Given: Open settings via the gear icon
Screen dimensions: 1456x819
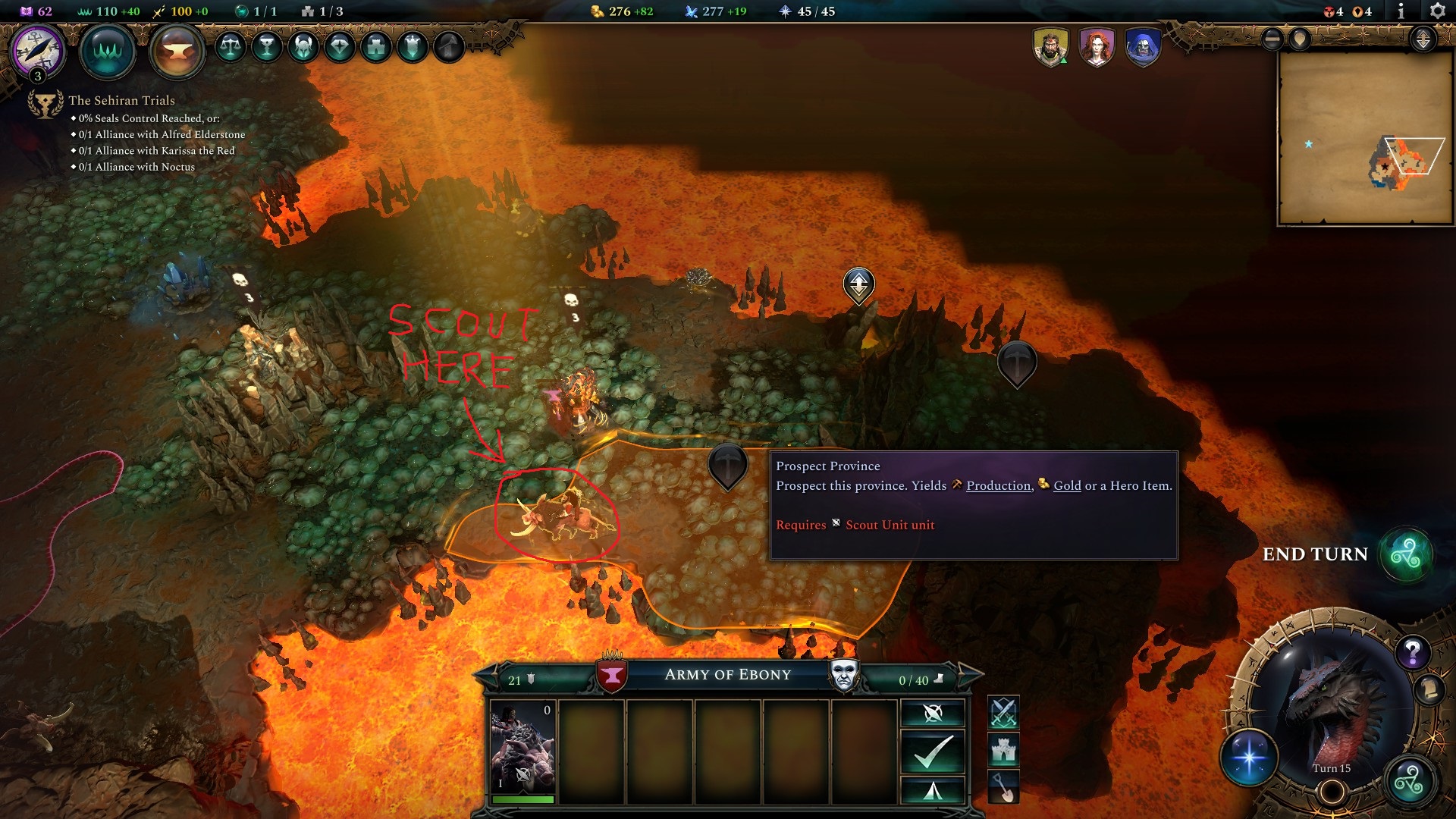Looking at the screenshot, I should pos(1439,11).
